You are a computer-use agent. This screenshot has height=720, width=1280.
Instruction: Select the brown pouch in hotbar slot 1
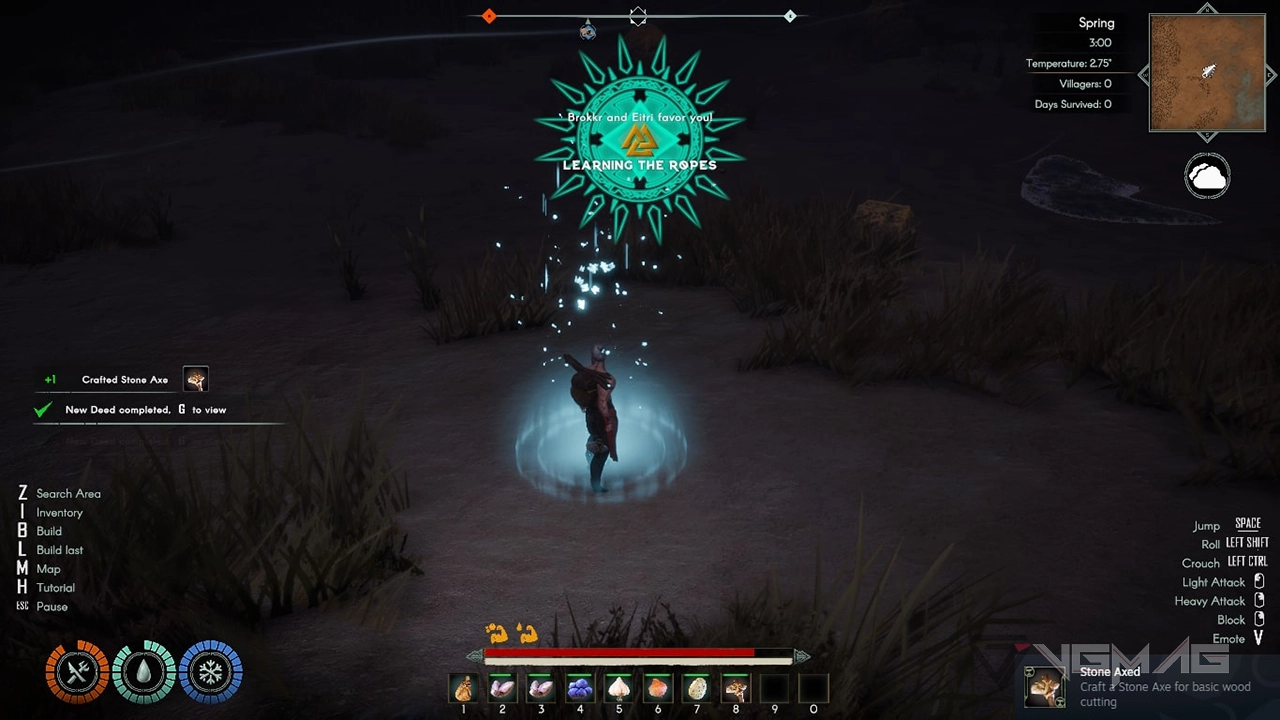tap(463, 688)
